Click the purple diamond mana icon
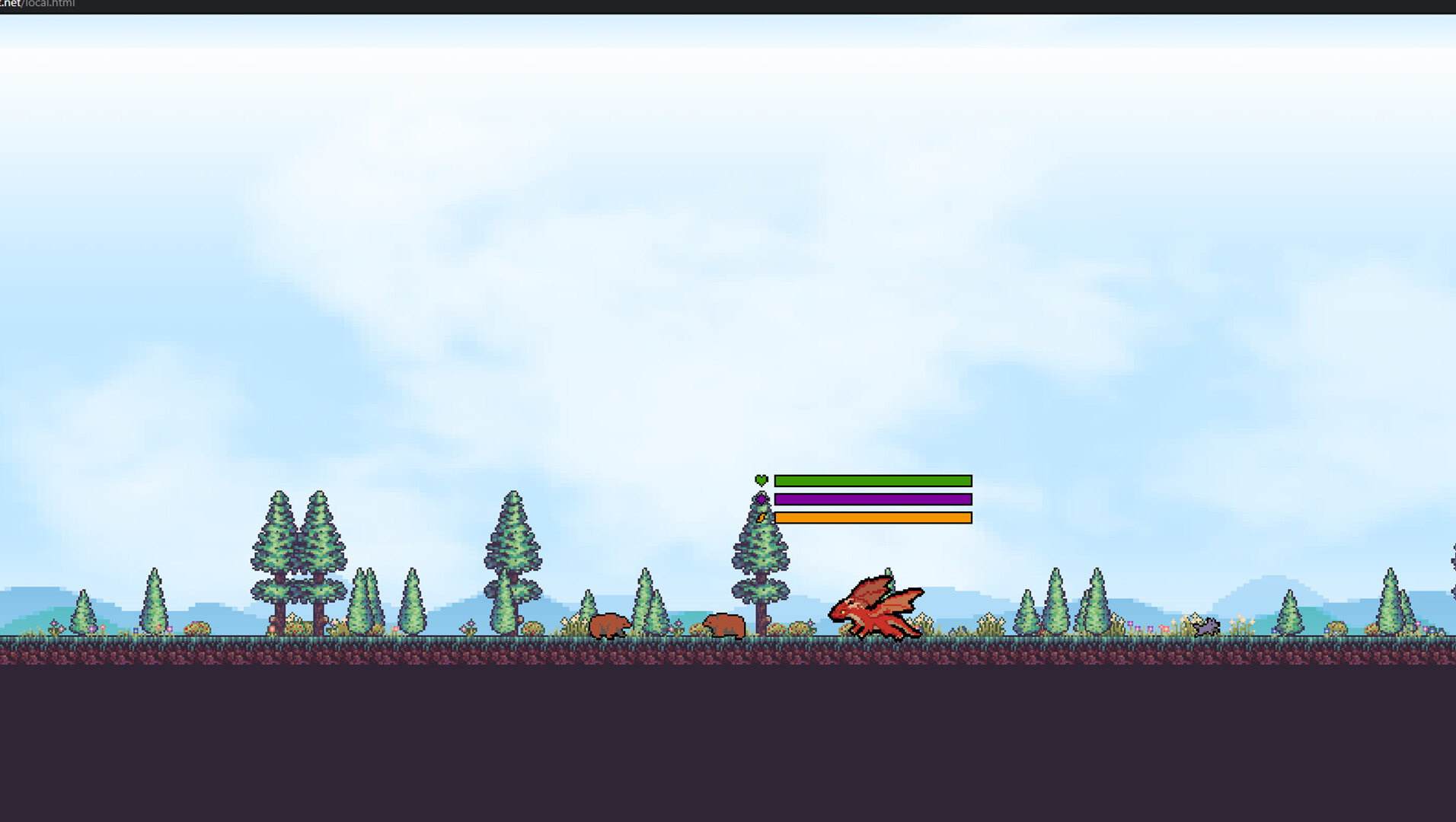Screen dimensions: 1456x822 click(x=761, y=498)
